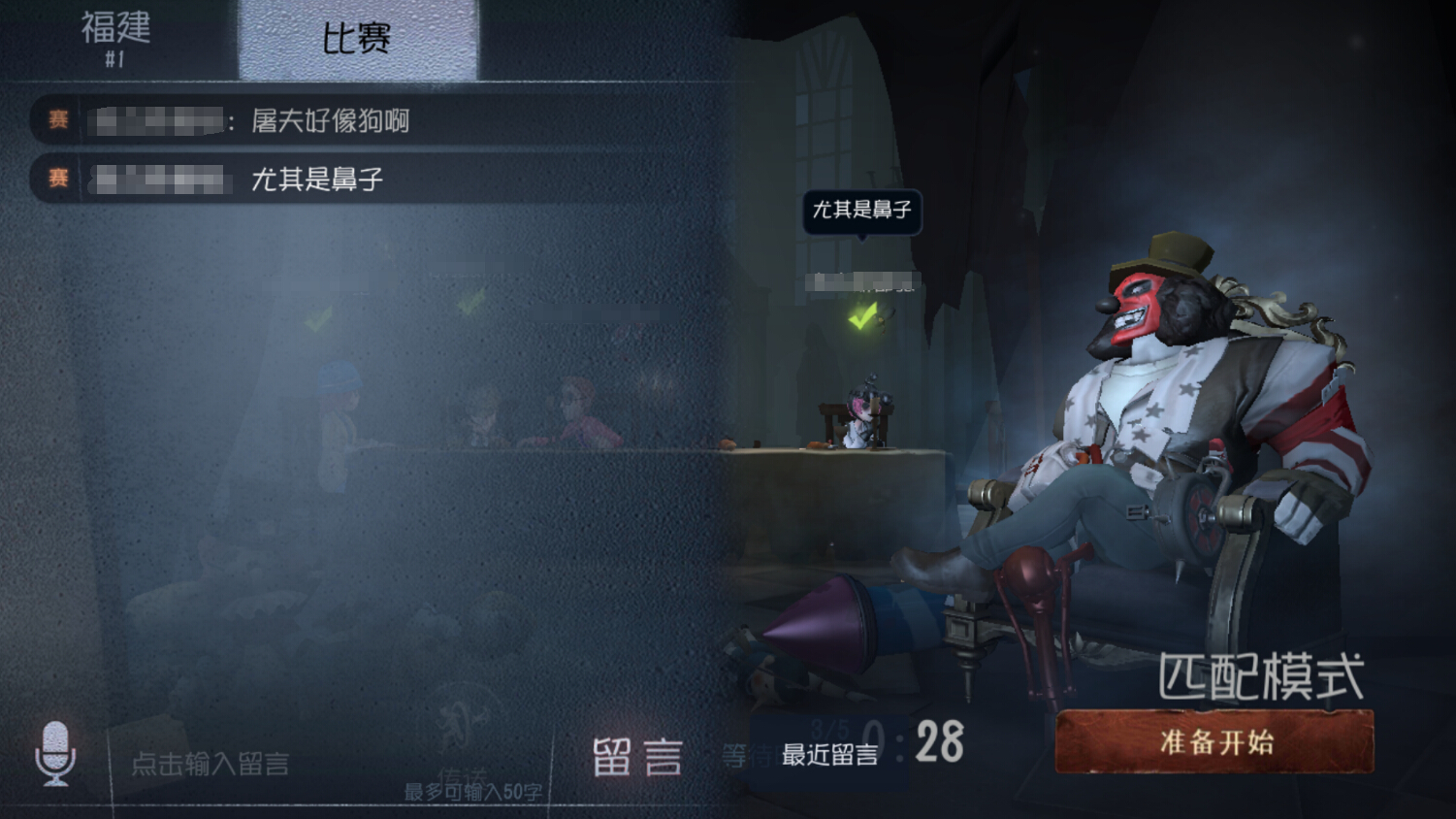Expand the 留言 message panel
Image resolution: width=1456 pixels, height=819 pixels.
639,758
